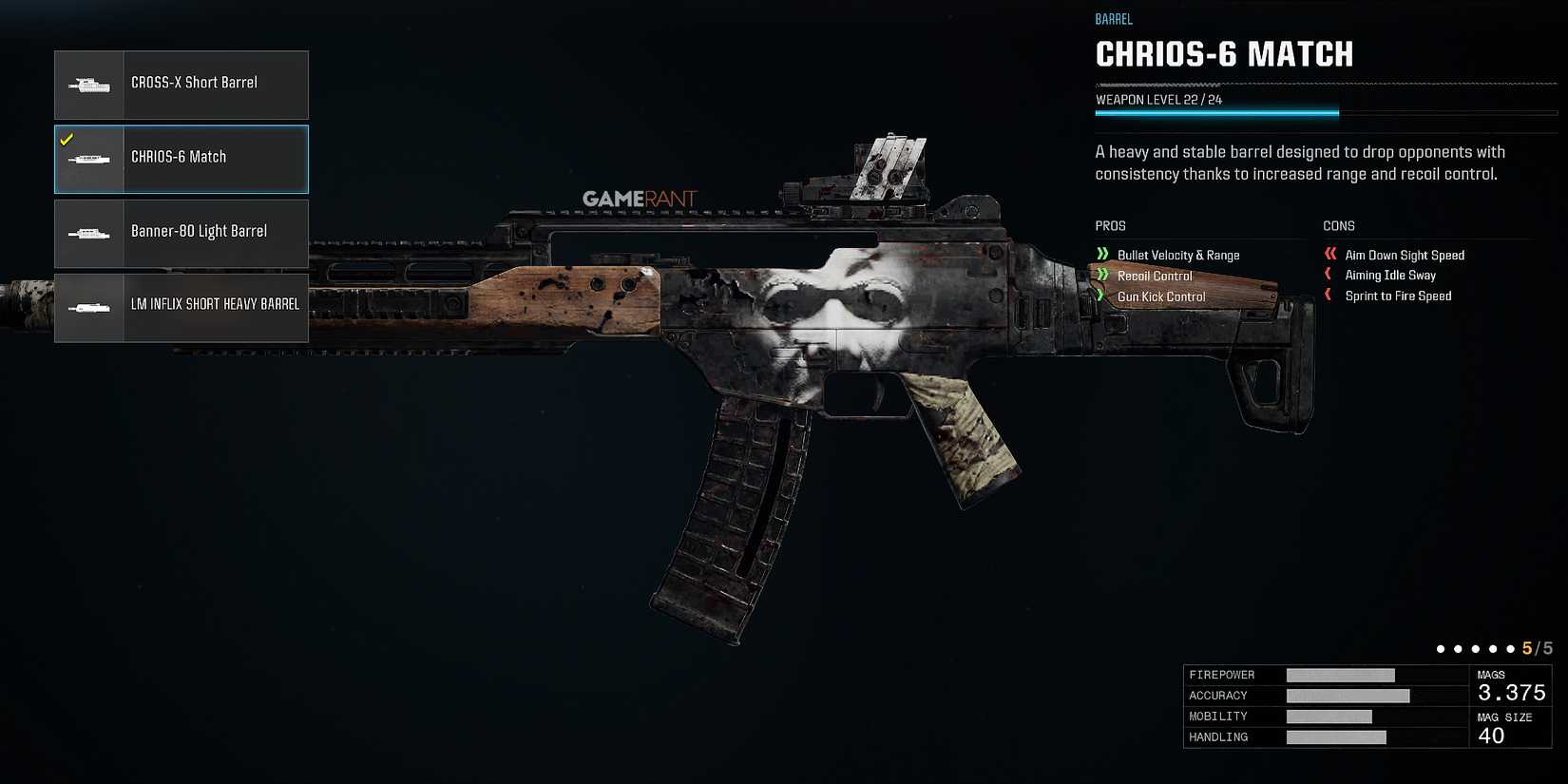This screenshot has width=1568, height=784.
Task: Open the BARREL category label
Action: [x=1114, y=19]
